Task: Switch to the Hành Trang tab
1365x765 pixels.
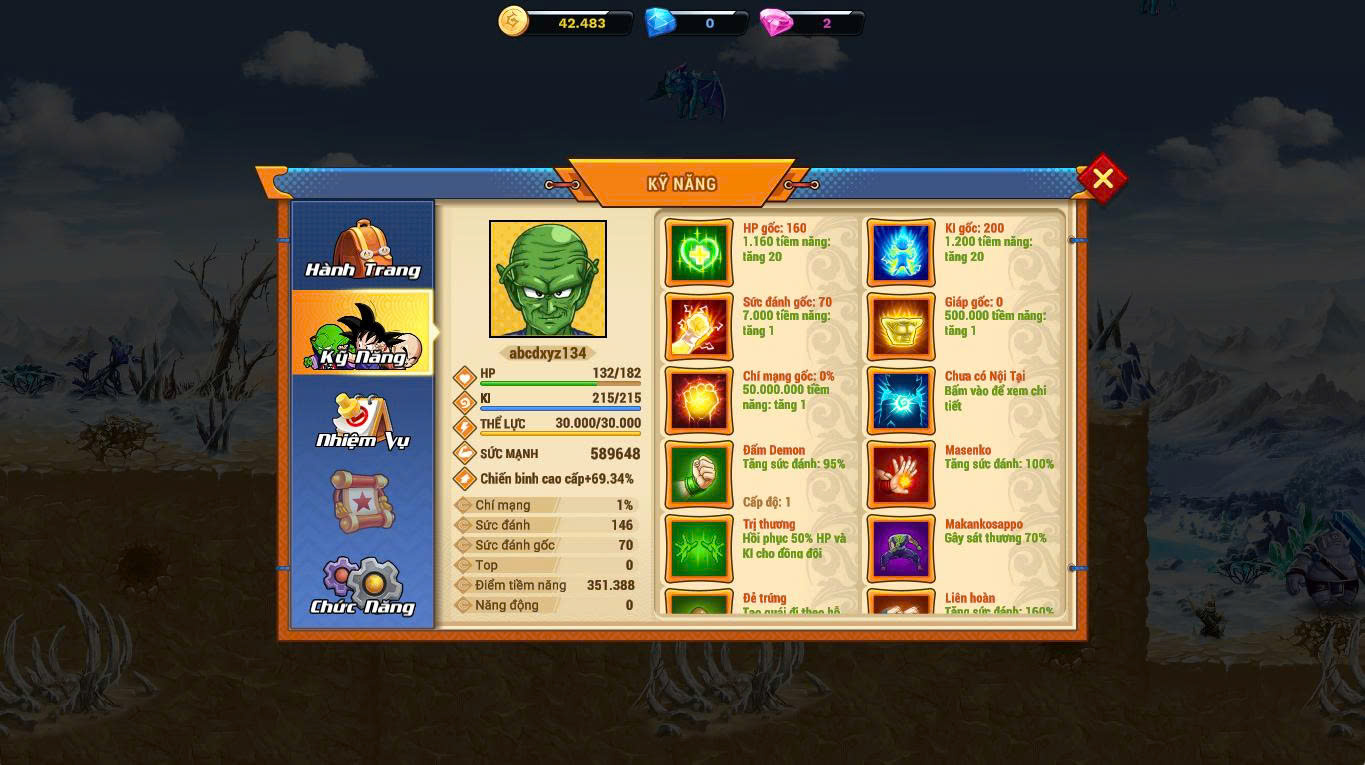Action: 363,248
